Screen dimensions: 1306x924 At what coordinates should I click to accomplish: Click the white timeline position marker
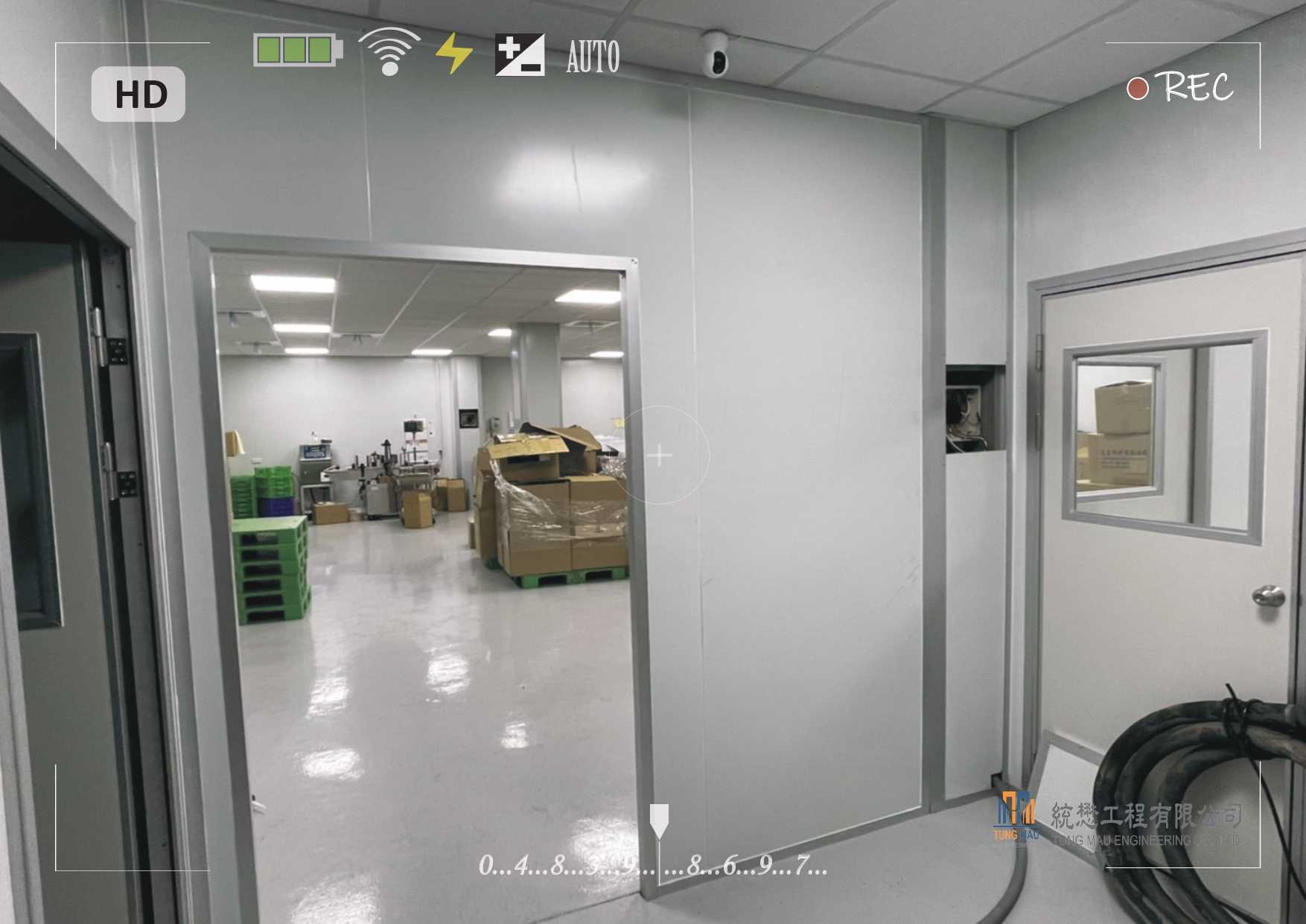[659, 820]
